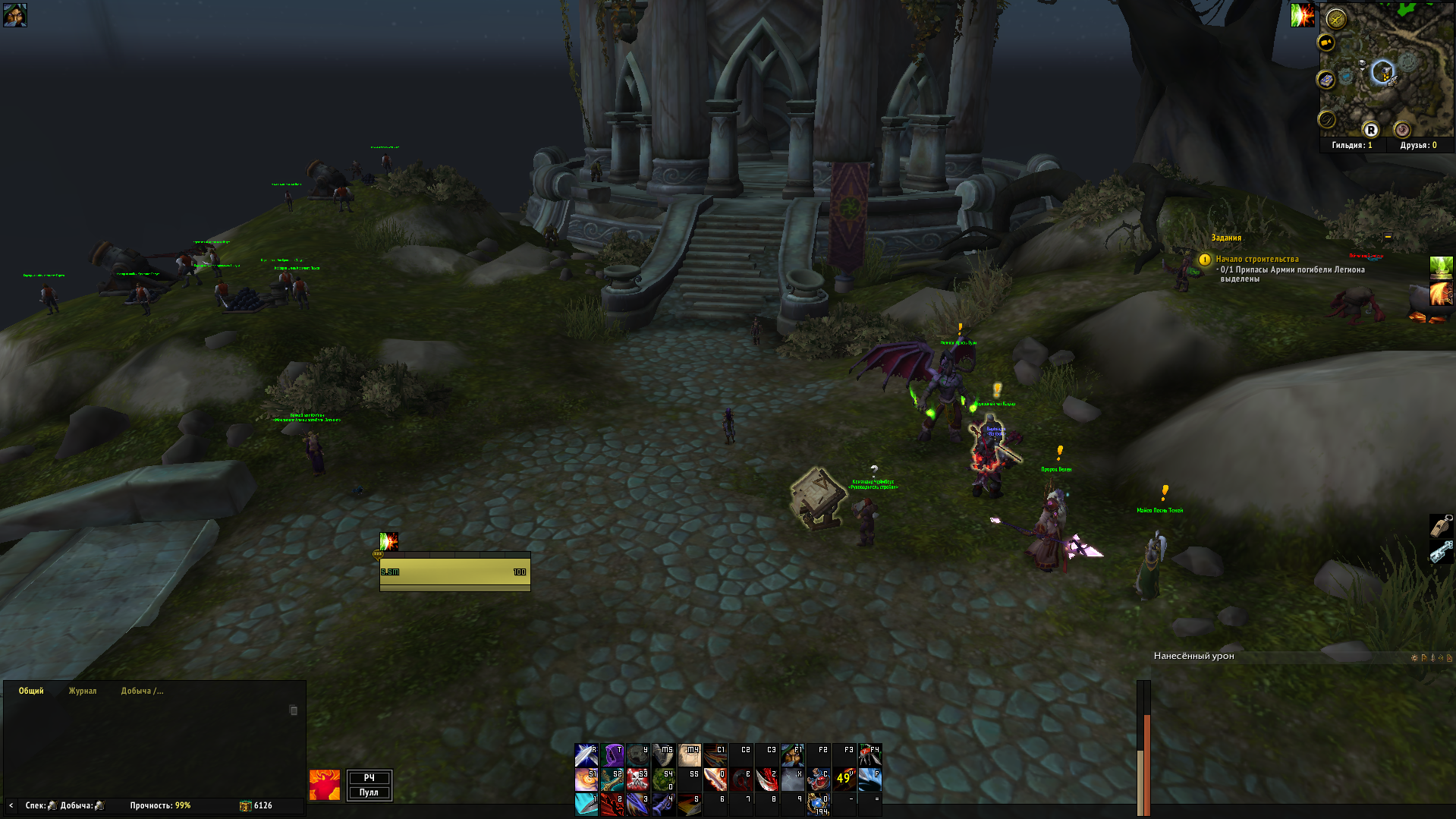The image size is (1456, 819).
Task: Select the Добыча chat tab
Action: click(142, 691)
